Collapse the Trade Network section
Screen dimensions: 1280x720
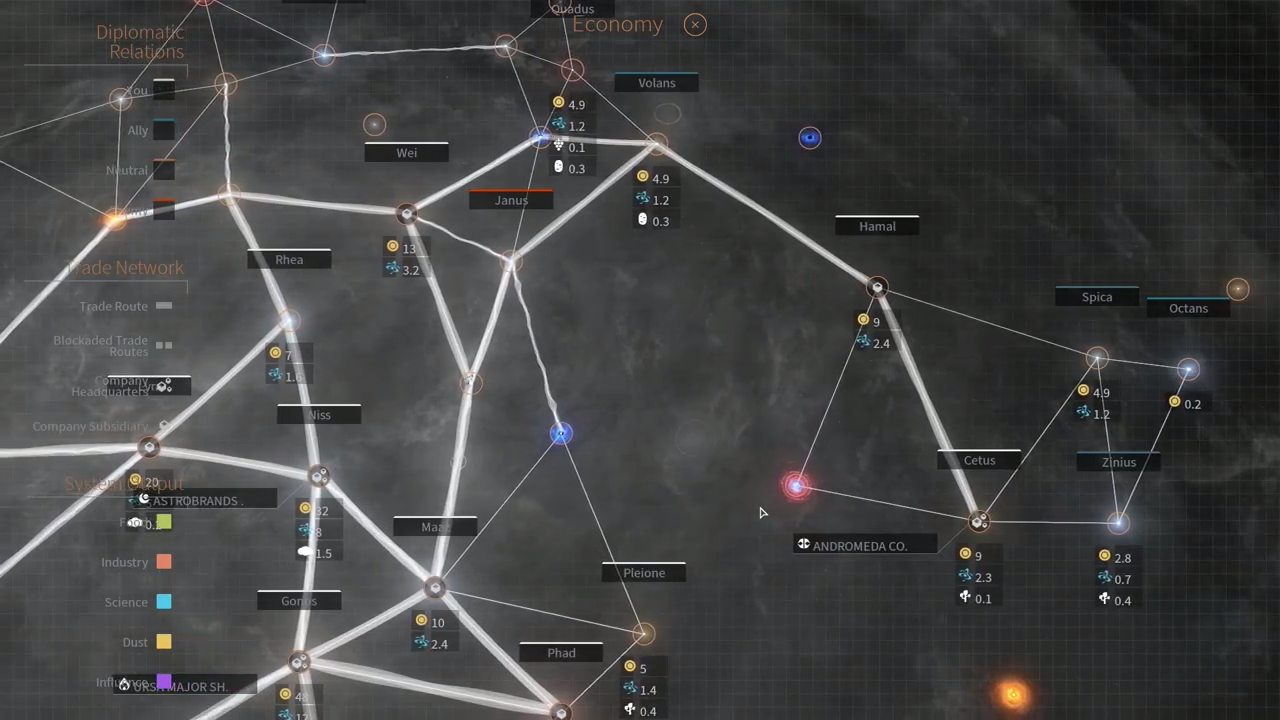click(x=125, y=267)
